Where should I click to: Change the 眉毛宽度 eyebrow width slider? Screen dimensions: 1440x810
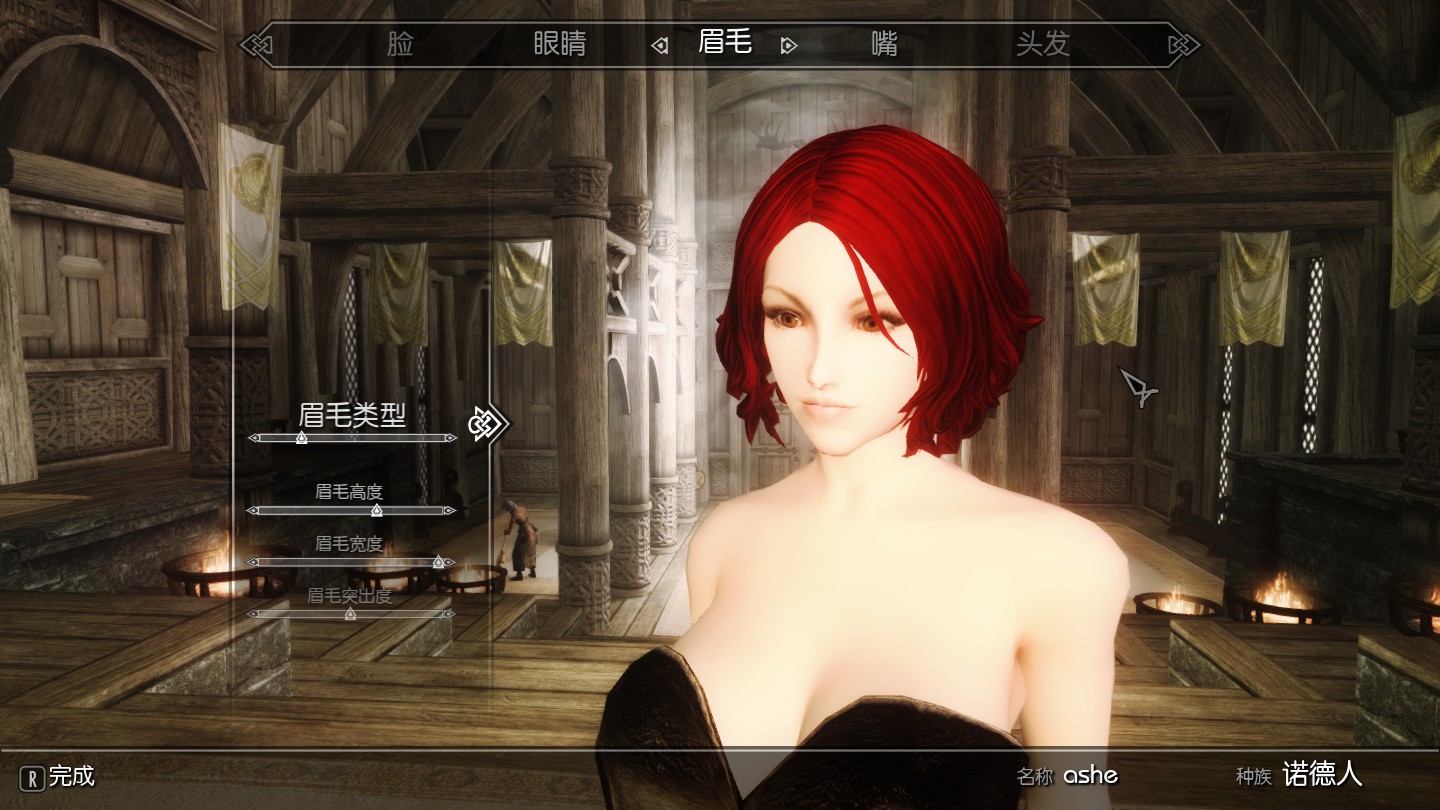coord(437,563)
